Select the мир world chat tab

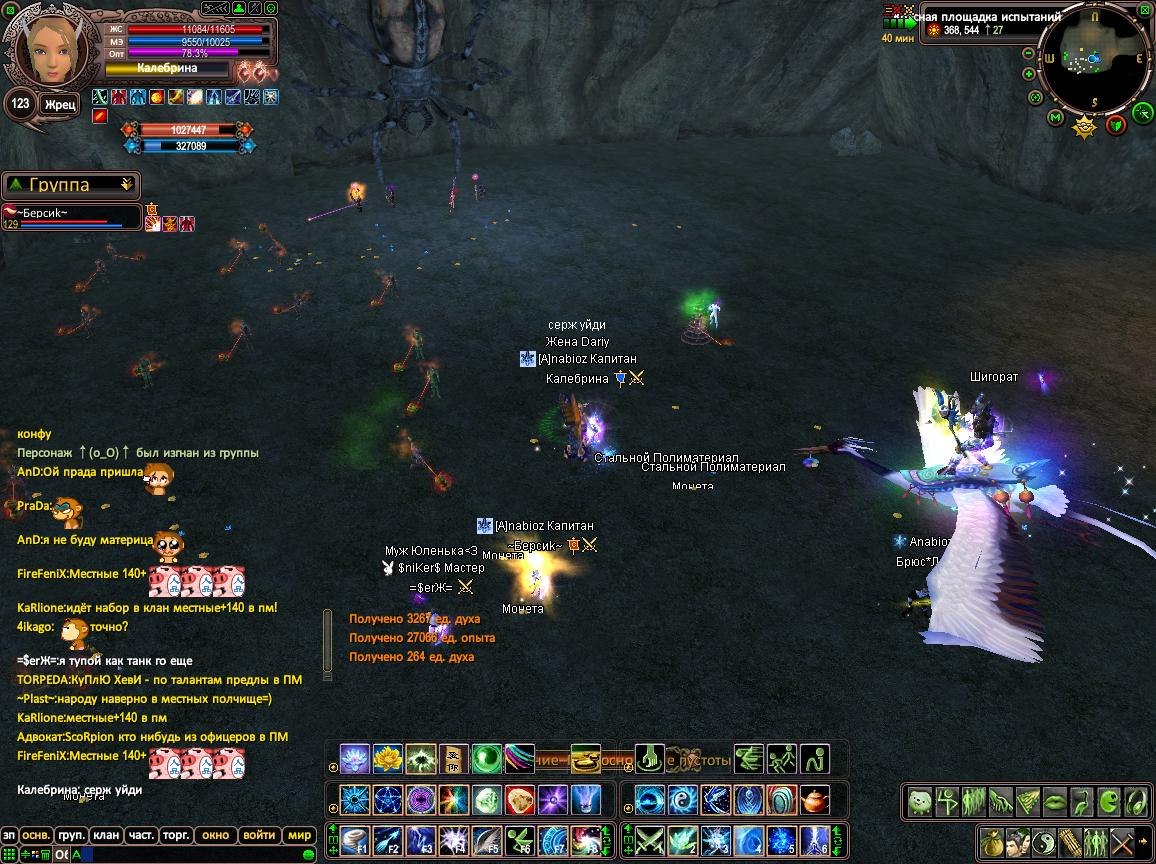coord(299,835)
